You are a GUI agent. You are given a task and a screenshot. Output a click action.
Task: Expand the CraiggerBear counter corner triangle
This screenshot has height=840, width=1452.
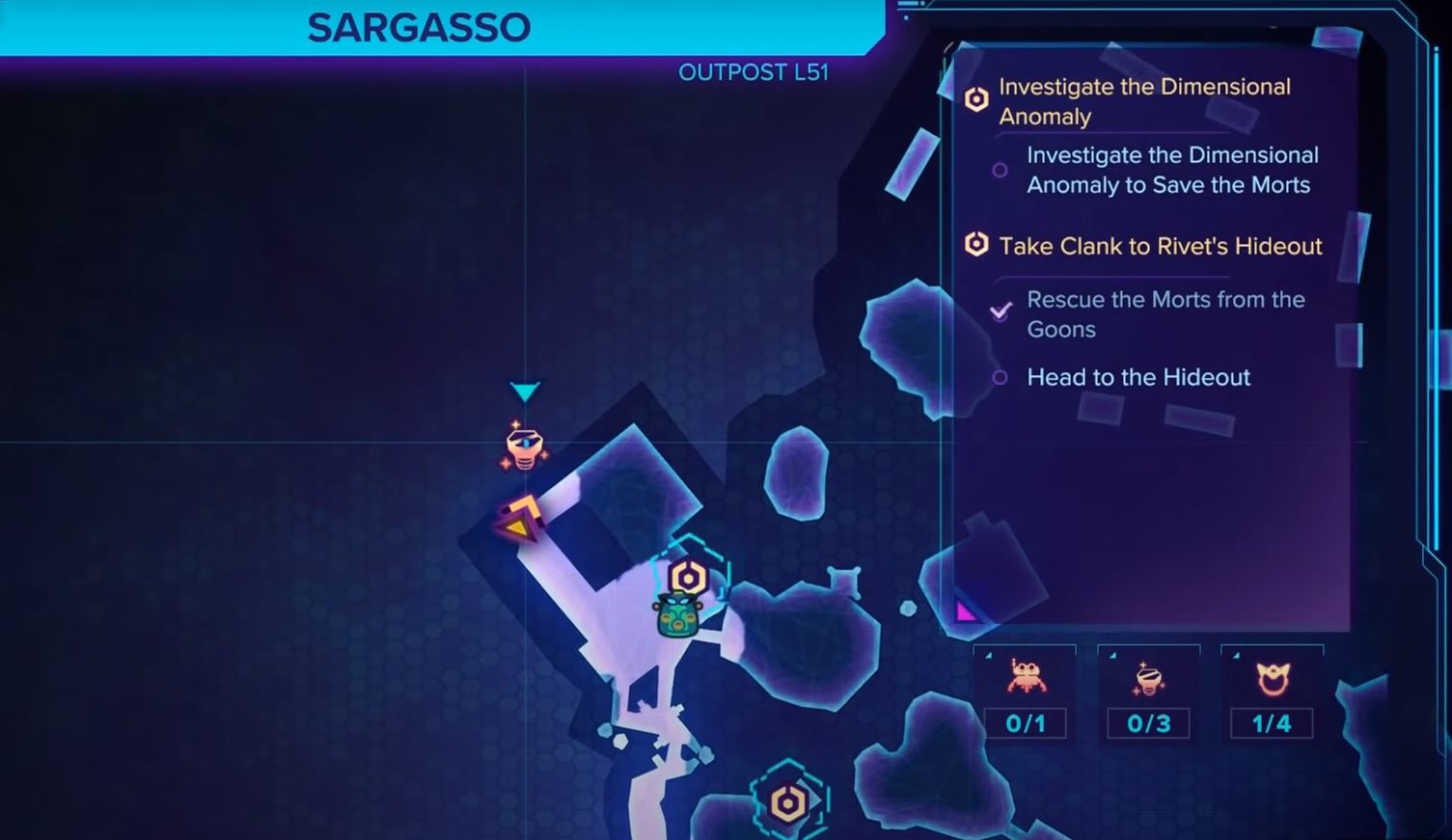point(990,654)
